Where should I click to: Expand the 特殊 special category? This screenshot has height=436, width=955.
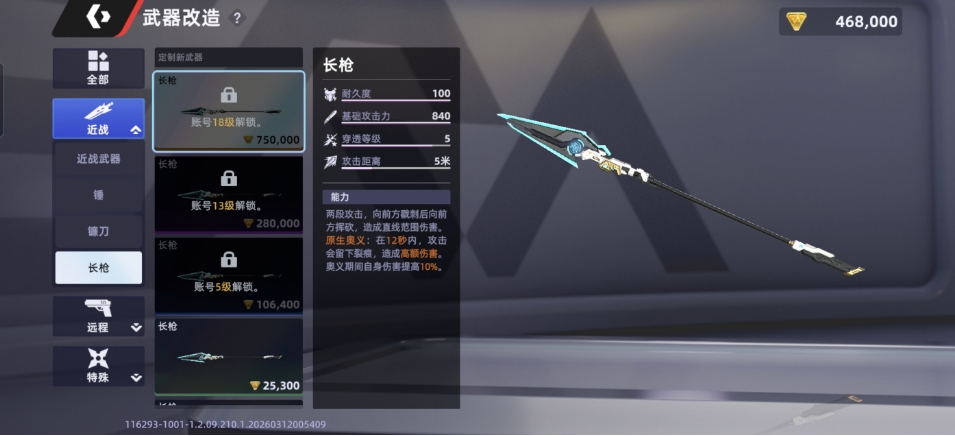pyautogui.click(x=98, y=366)
